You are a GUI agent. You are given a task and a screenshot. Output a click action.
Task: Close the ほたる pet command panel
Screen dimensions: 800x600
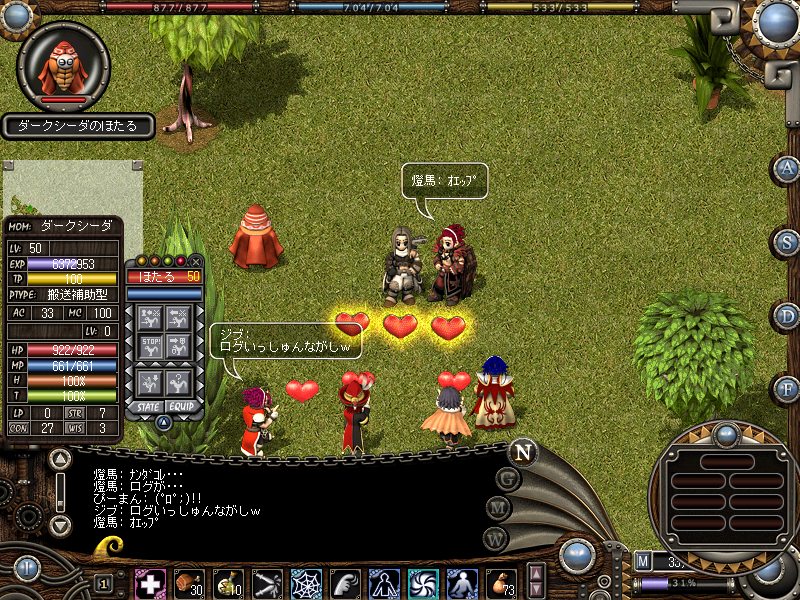coord(196,261)
